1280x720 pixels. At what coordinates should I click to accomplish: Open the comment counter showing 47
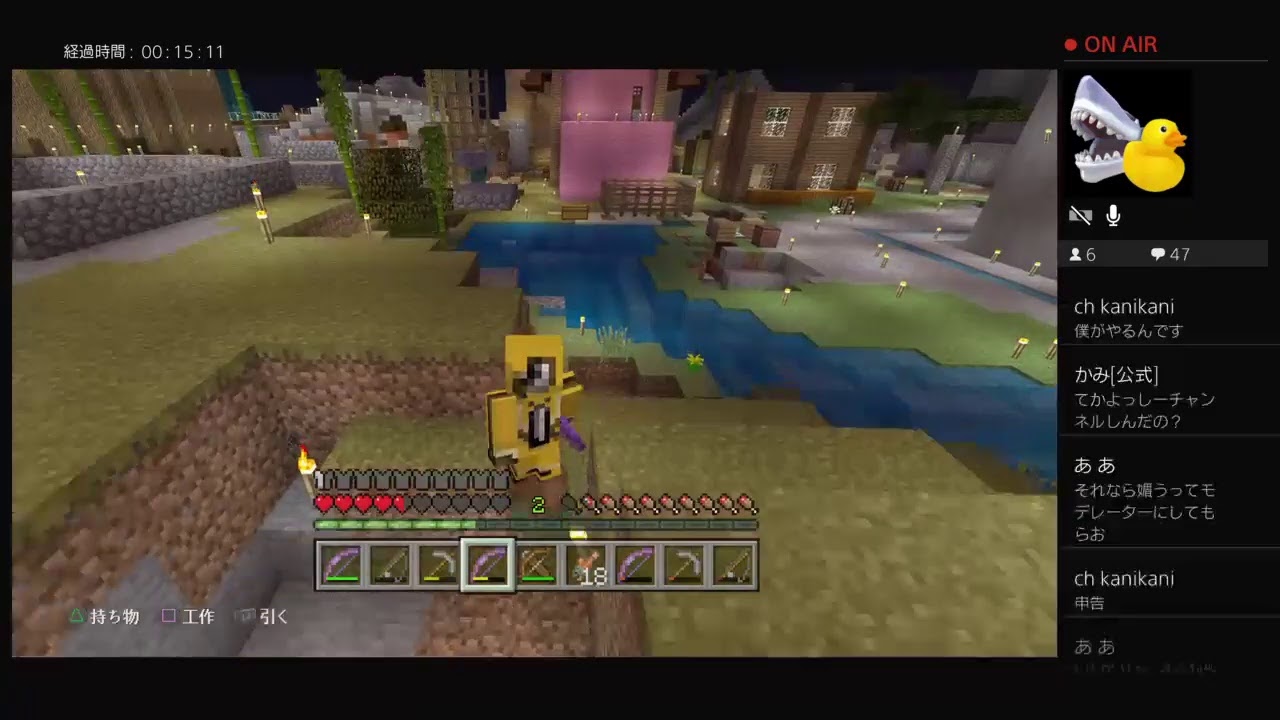1168,254
